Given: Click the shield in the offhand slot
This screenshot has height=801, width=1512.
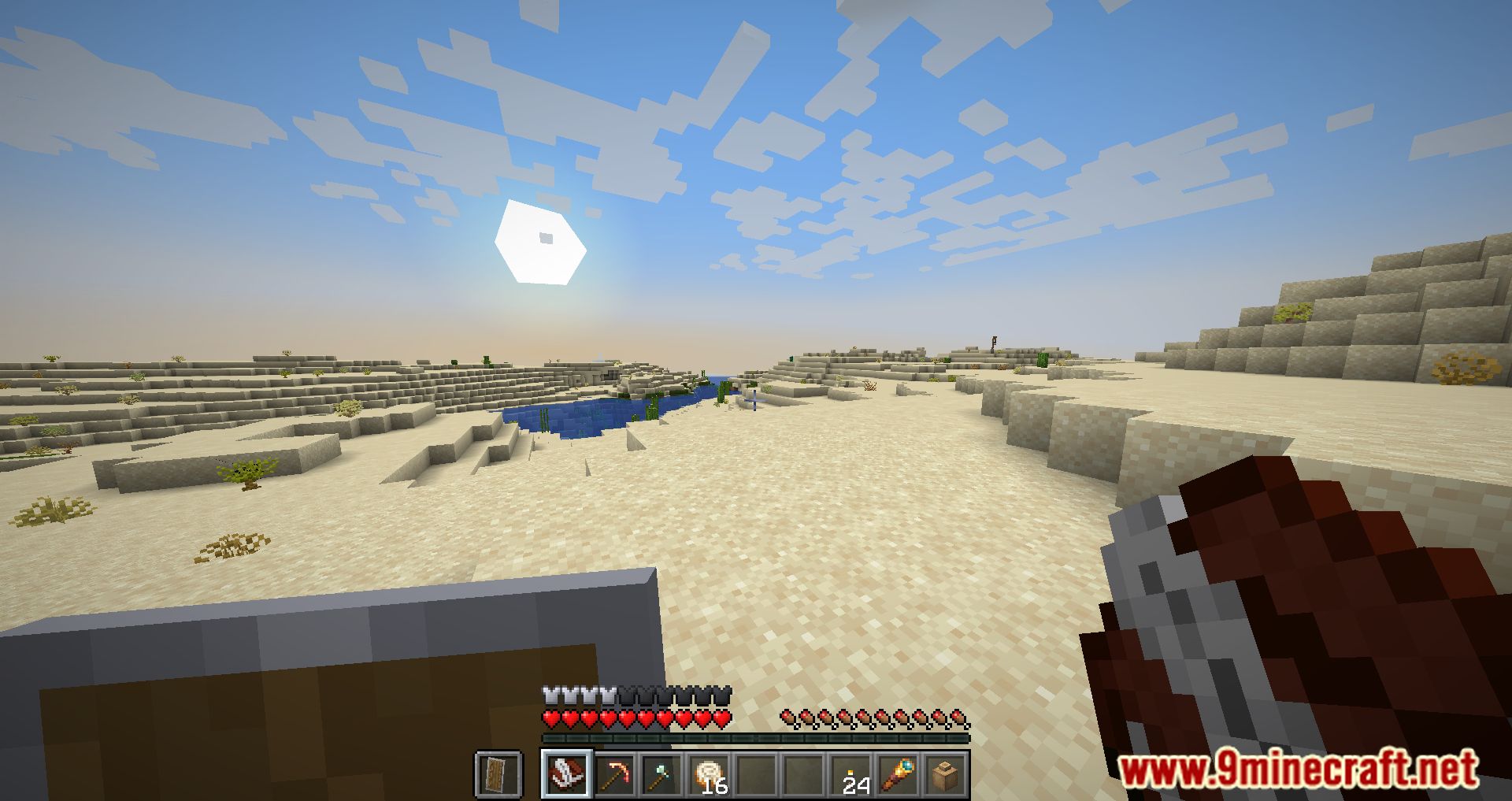Looking at the screenshot, I should point(499,773).
